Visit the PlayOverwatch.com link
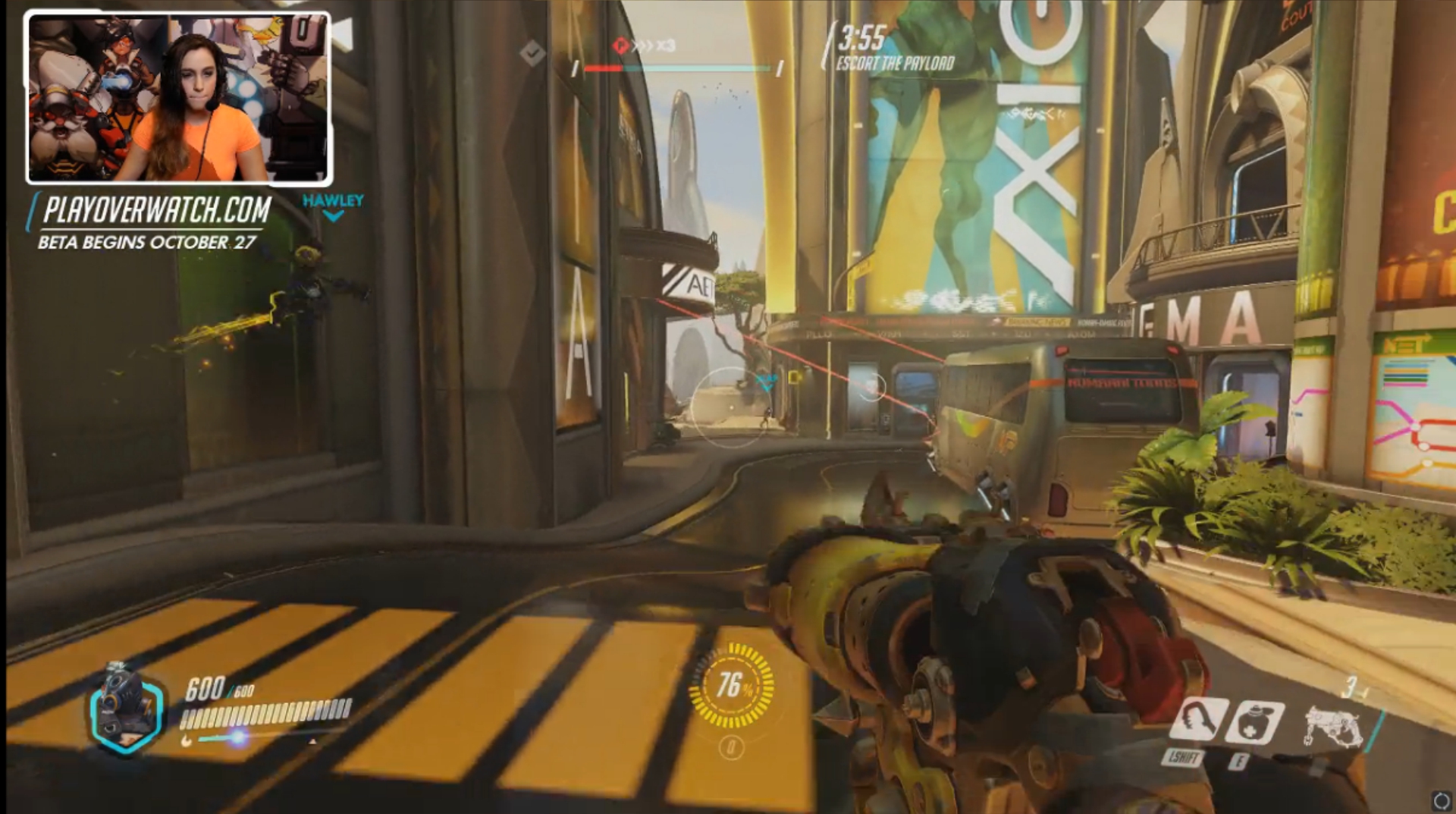 click(x=157, y=210)
